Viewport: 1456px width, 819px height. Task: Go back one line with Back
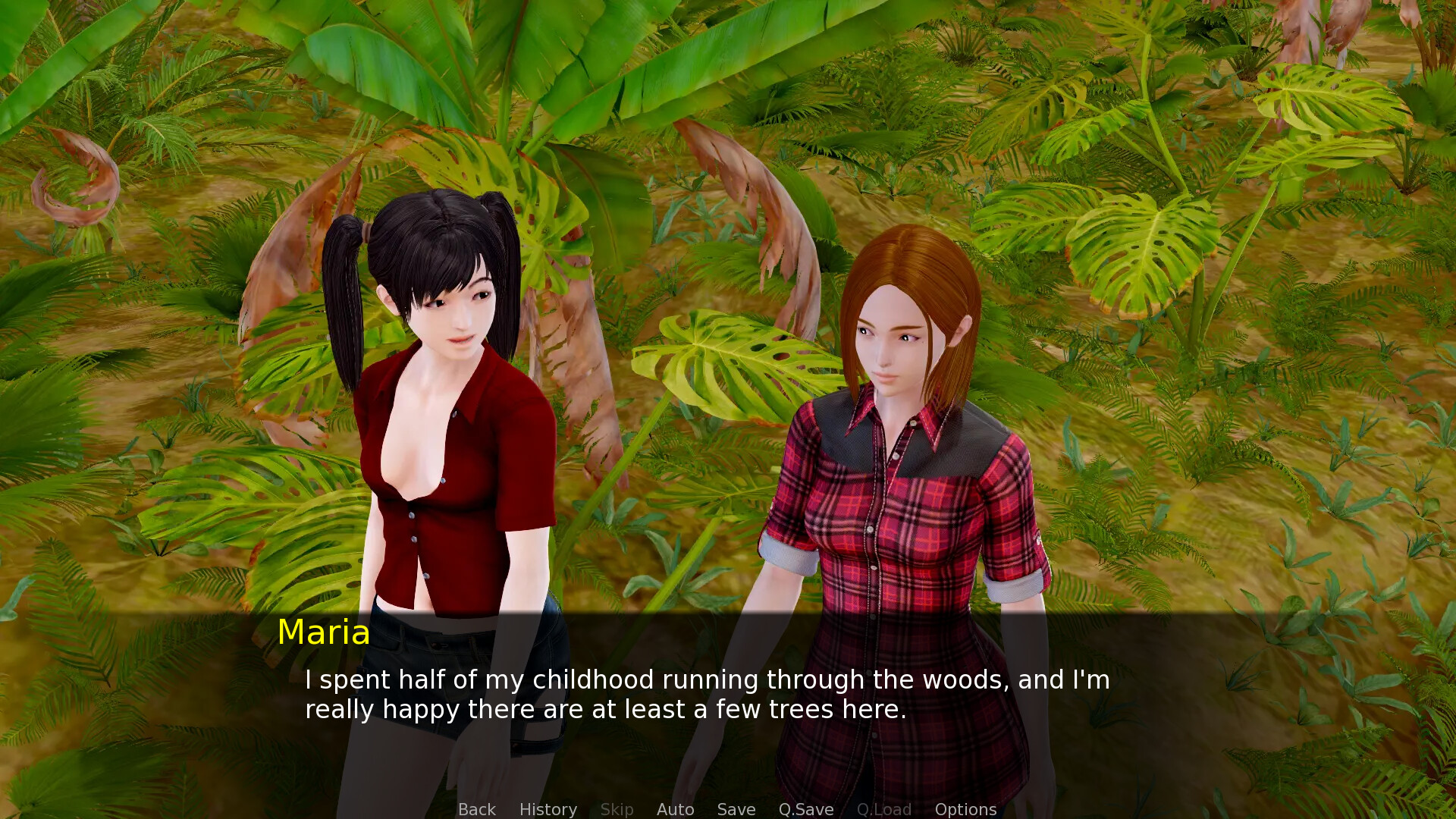(x=476, y=809)
